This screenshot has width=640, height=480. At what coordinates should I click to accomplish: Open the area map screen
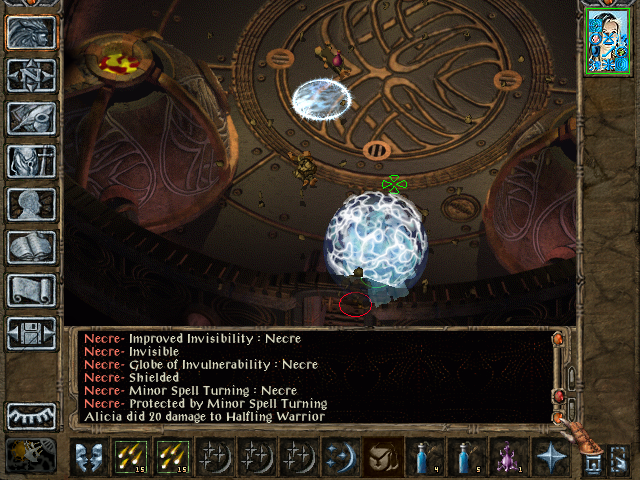(31, 75)
